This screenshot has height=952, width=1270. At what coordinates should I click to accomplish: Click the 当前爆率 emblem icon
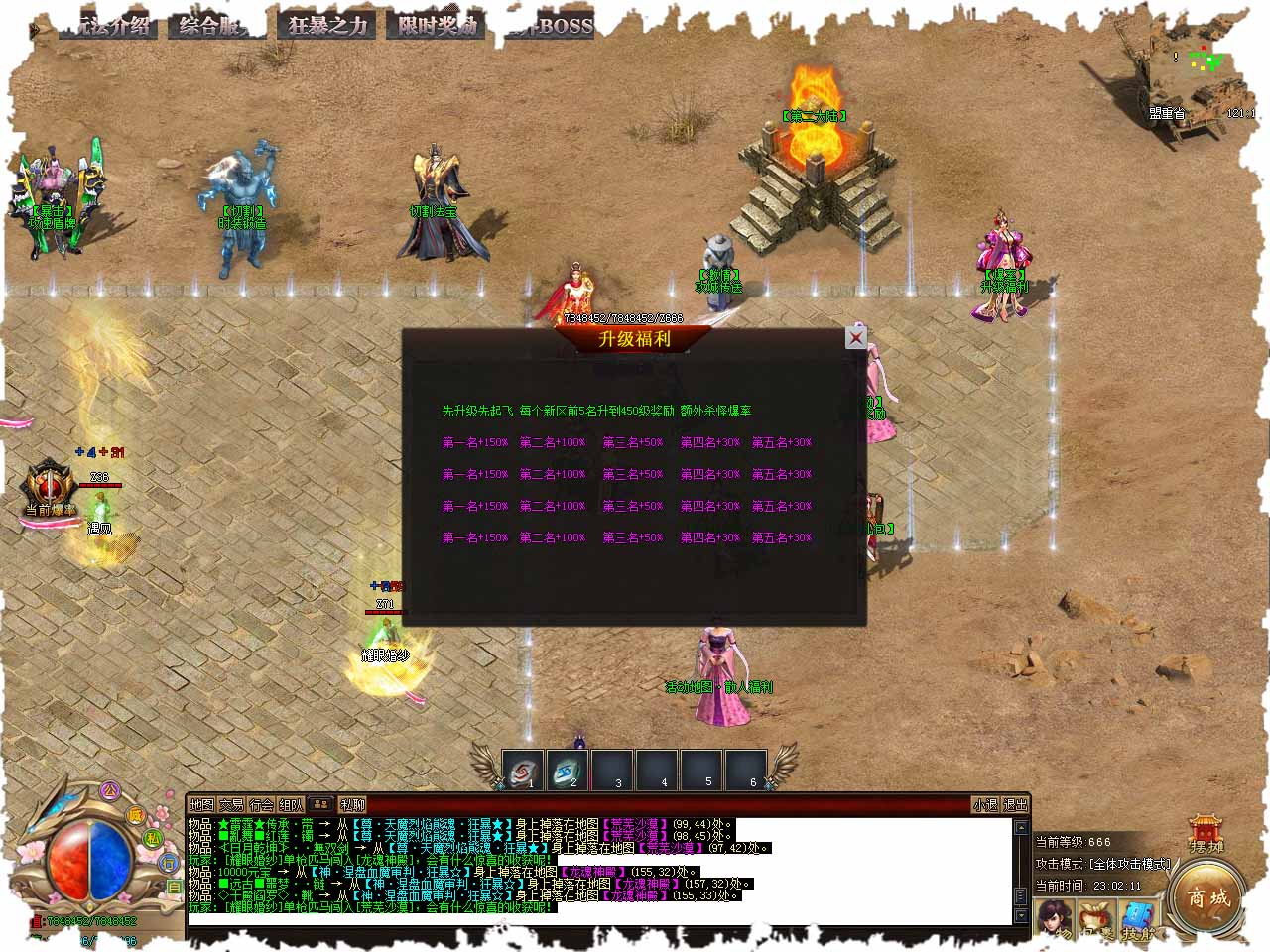(x=49, y=488)
